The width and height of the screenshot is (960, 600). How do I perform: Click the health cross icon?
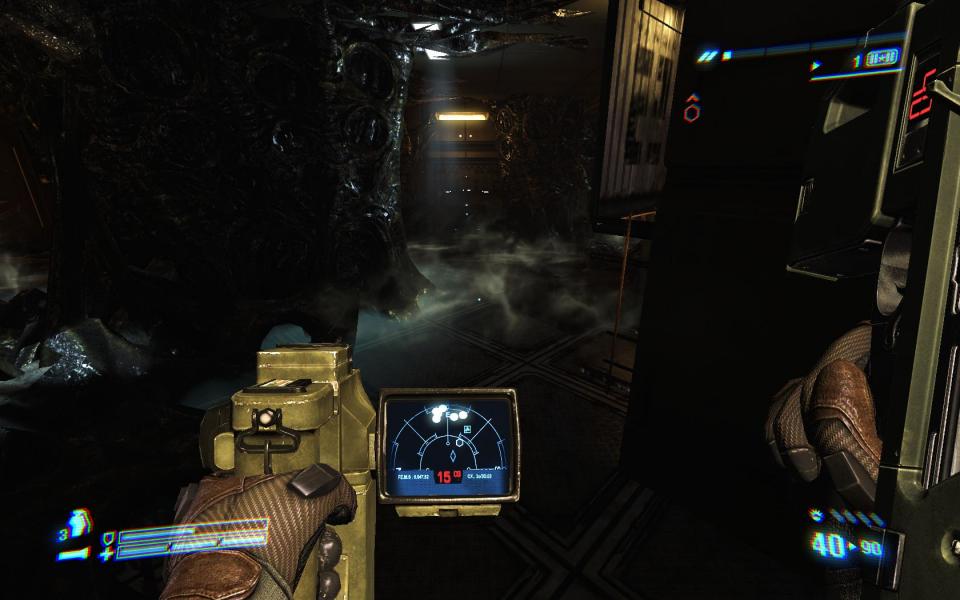click(107, 553)
